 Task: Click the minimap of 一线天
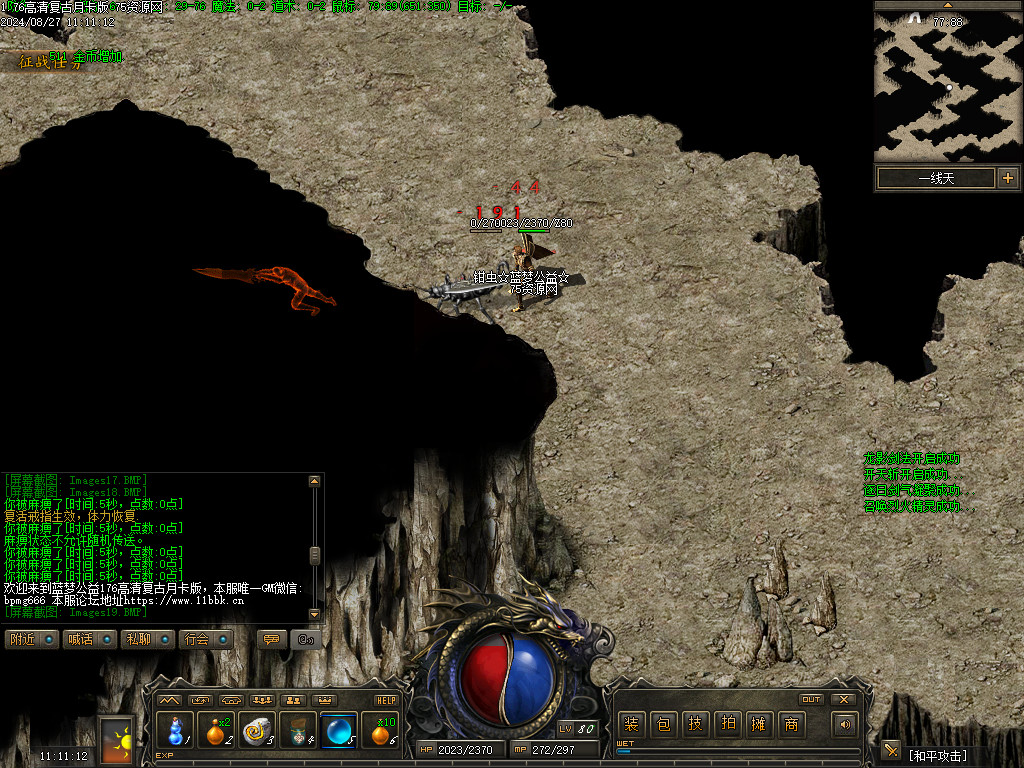coord(947,87)
